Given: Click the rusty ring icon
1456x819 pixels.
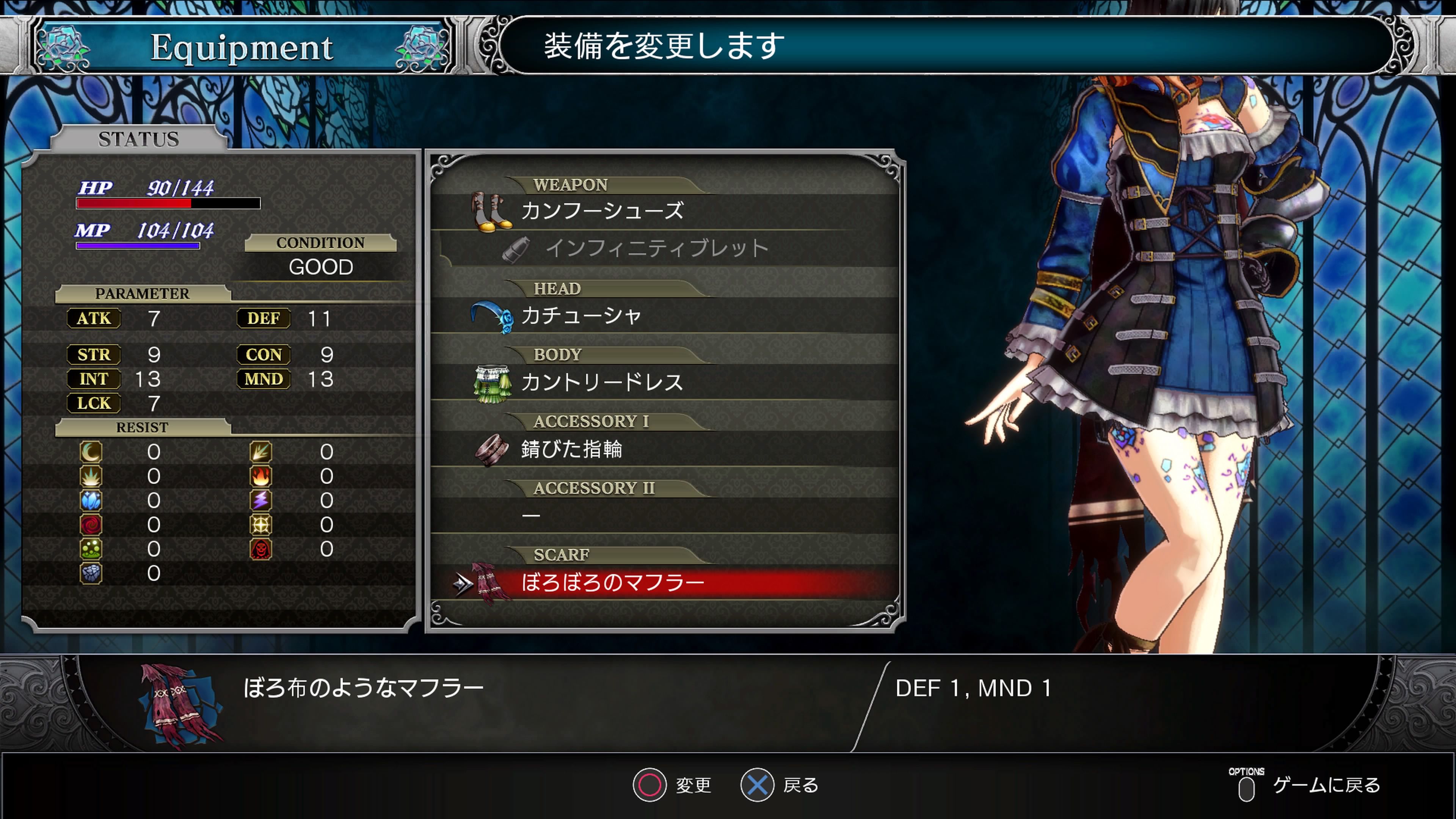Looking at the screenshot, I should [x=491, y=450].
